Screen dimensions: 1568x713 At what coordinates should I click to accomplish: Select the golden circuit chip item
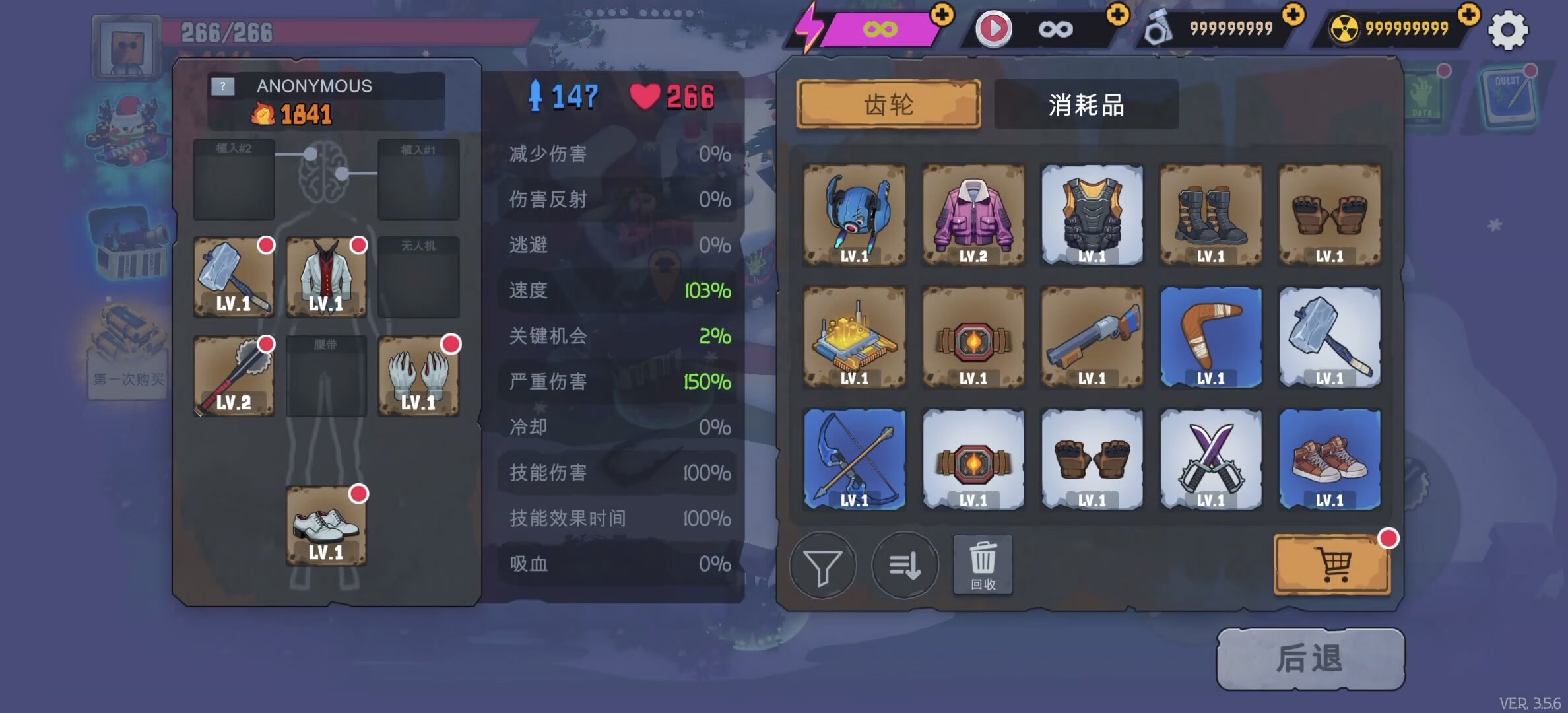click(x=855, y=337)
